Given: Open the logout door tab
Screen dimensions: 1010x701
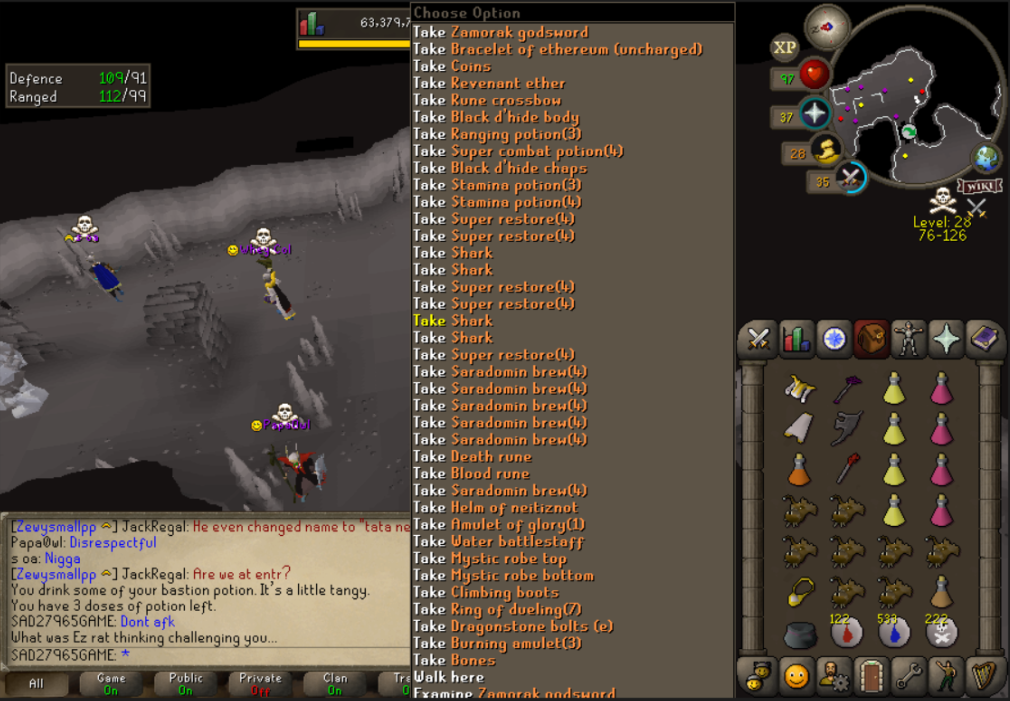Looking at the screenshot, I should click(x=871, y=676).
